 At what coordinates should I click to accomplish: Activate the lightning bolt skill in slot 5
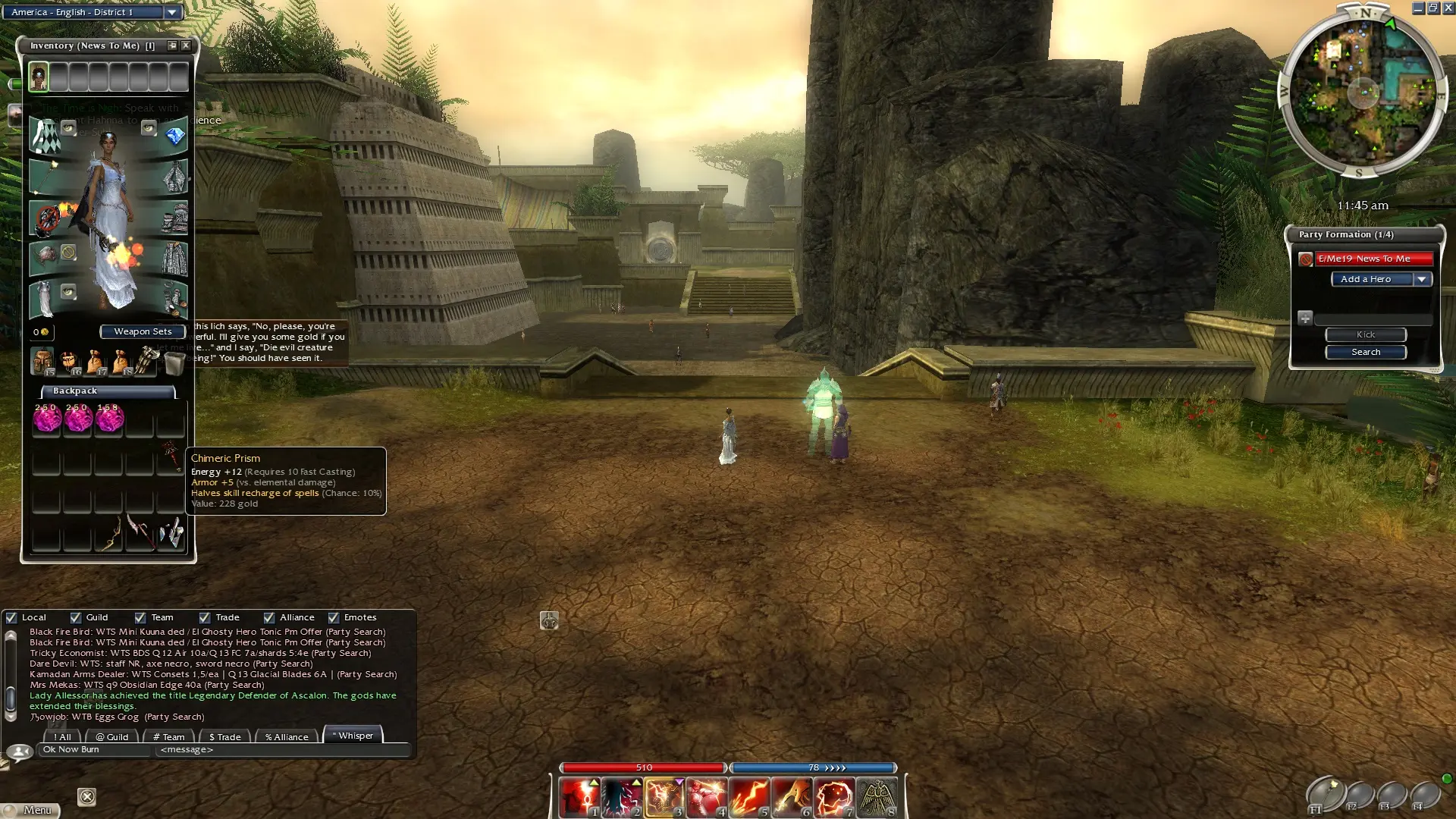pos(748,797)
